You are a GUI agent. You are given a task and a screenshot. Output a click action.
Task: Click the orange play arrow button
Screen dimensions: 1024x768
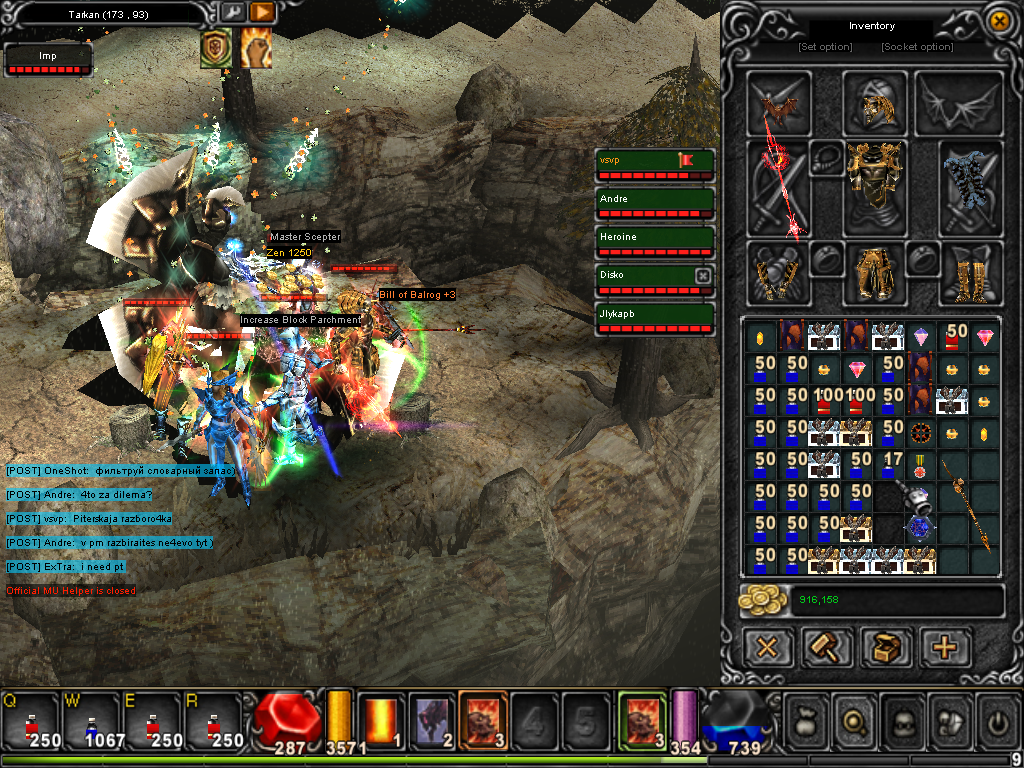tap(262, 12)
